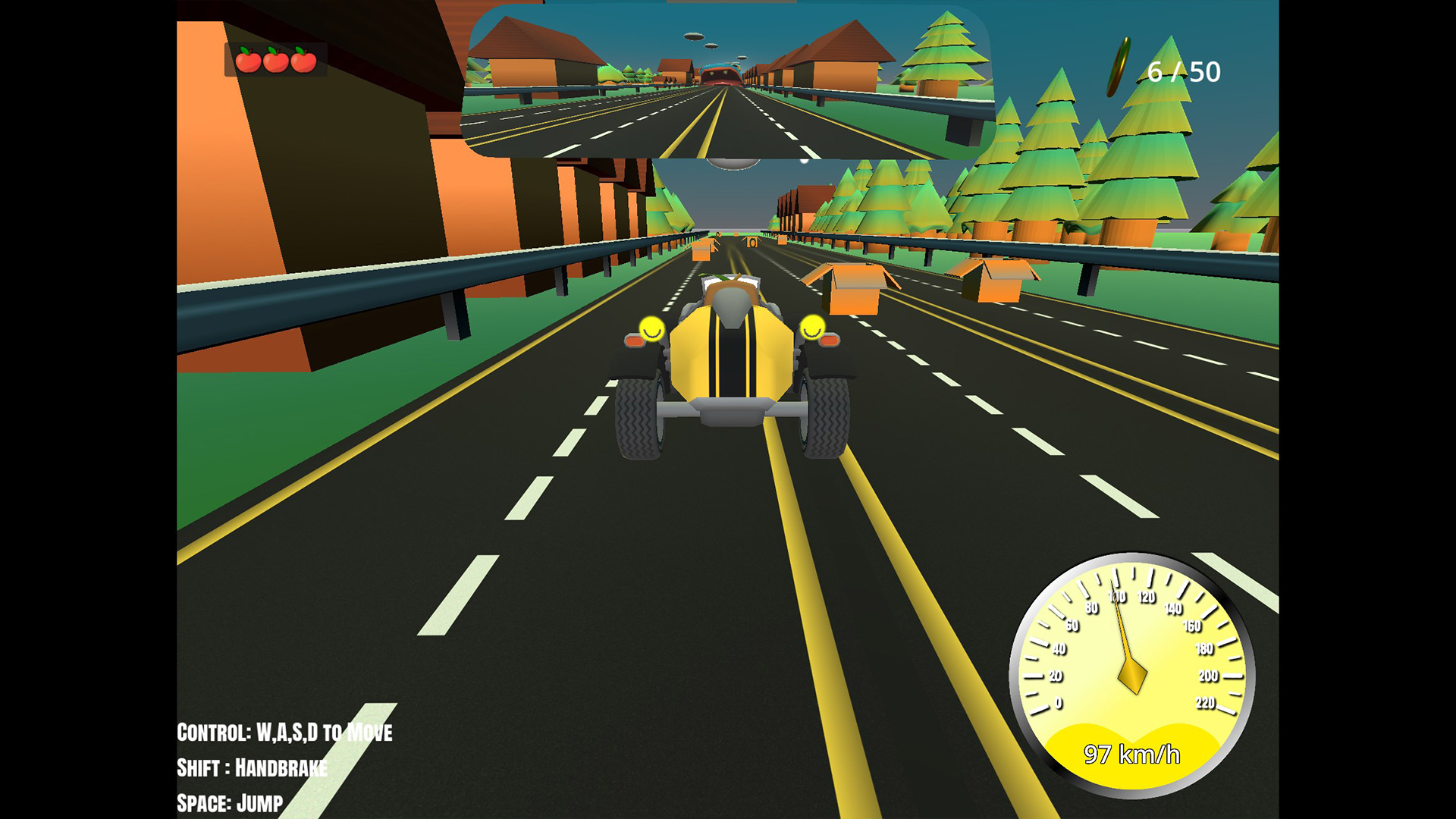
Task: Click the CONTROL: W,A,S,D to Move text
Action: 284,733
